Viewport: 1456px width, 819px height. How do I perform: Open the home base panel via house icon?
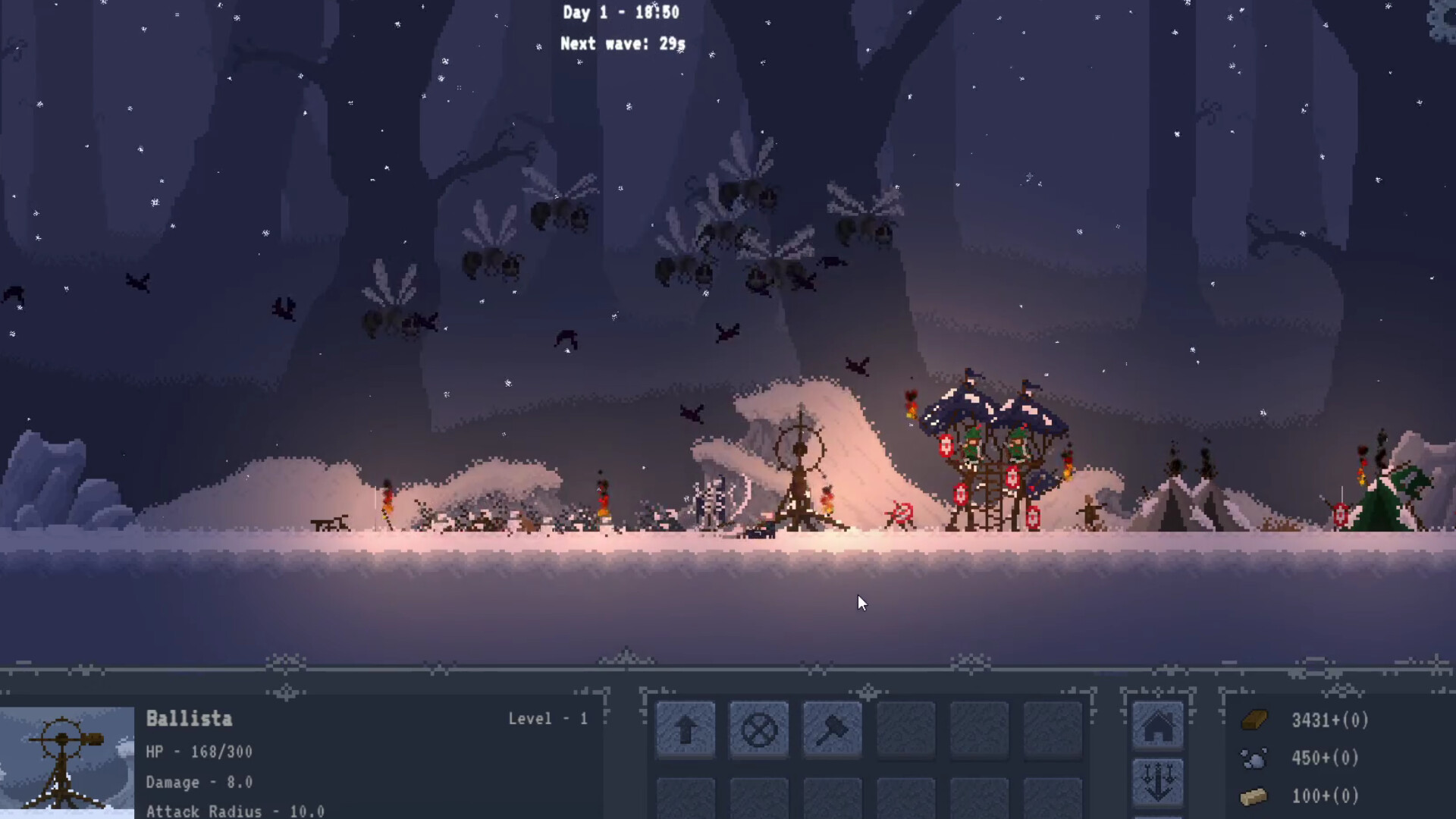1158,726
